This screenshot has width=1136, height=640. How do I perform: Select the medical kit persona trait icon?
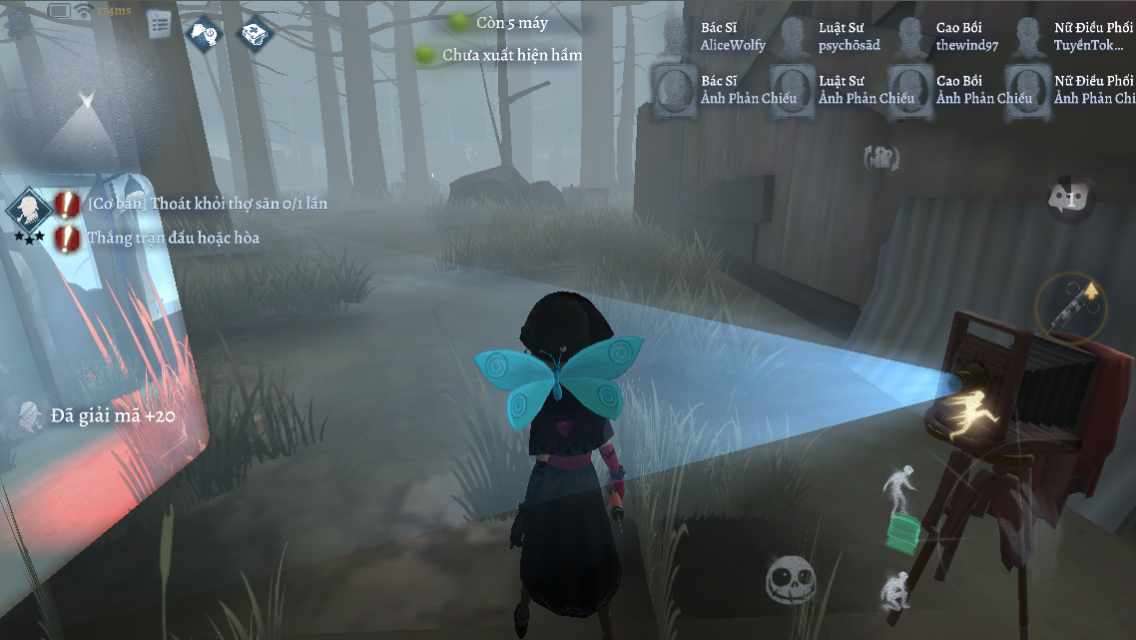[x=255, y=33]
